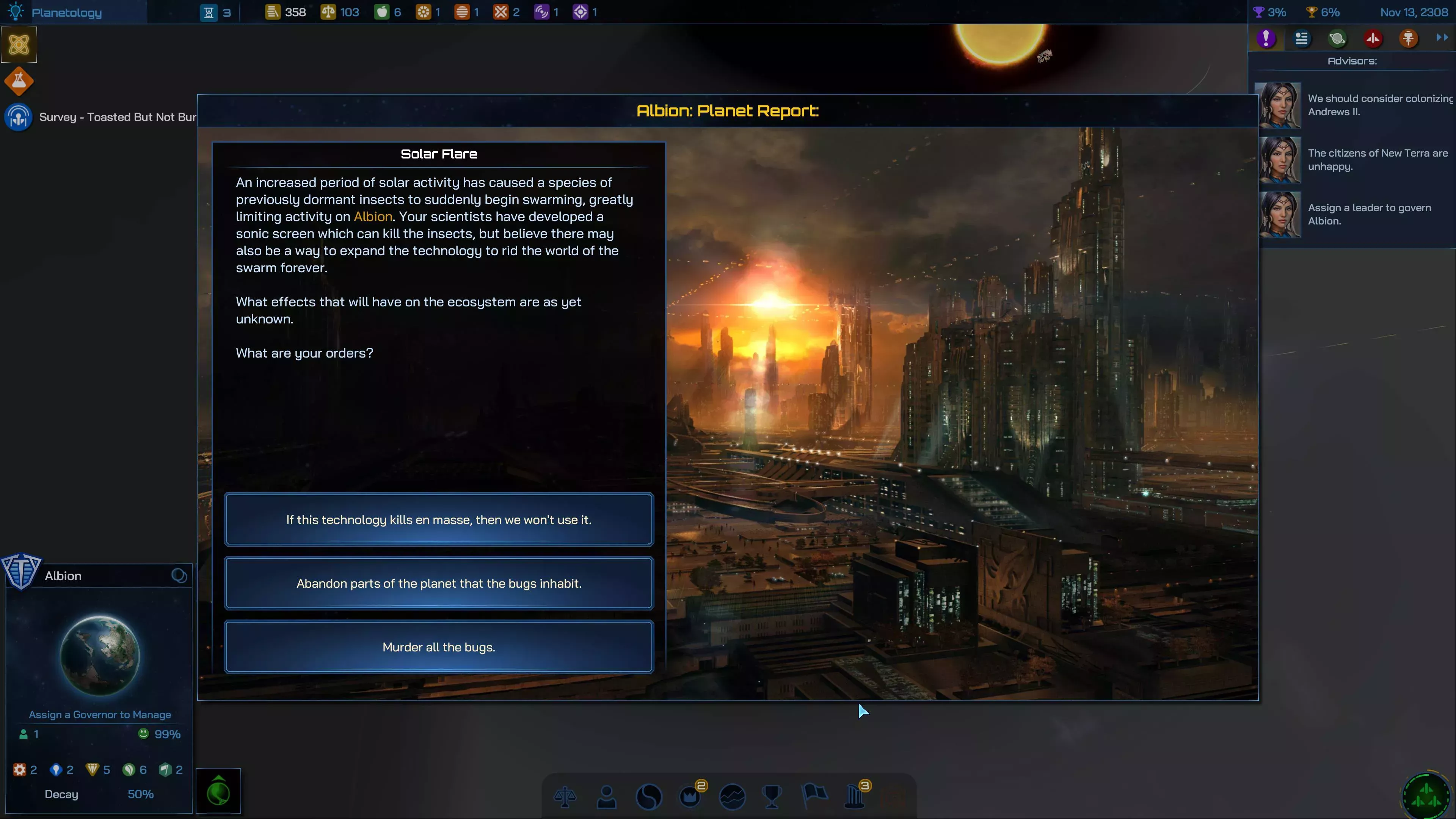Screen dimensions: 1456x819
Task: Open the red ship alerts icon
Action: (x=1373, y=38)
